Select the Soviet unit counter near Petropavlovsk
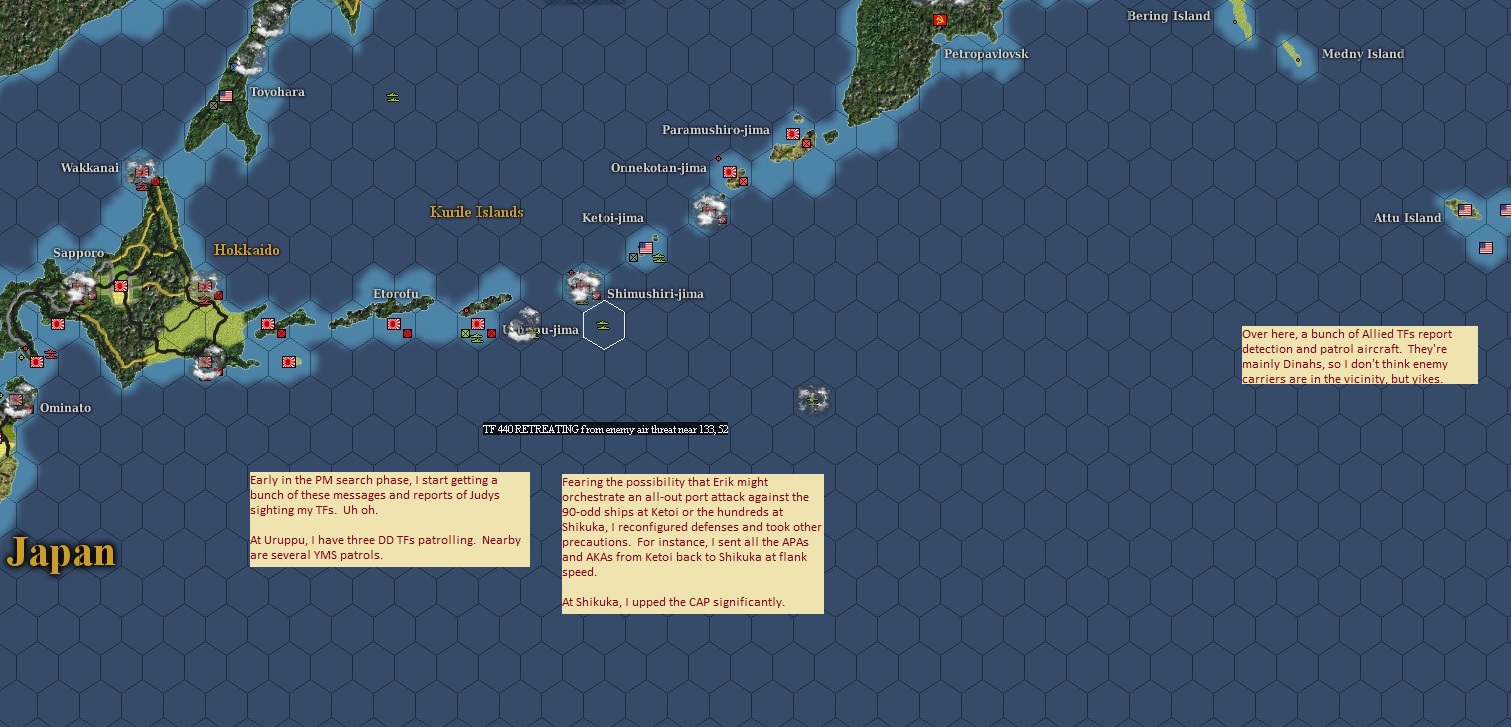1511x727 pixels. [x=940, y=20]
